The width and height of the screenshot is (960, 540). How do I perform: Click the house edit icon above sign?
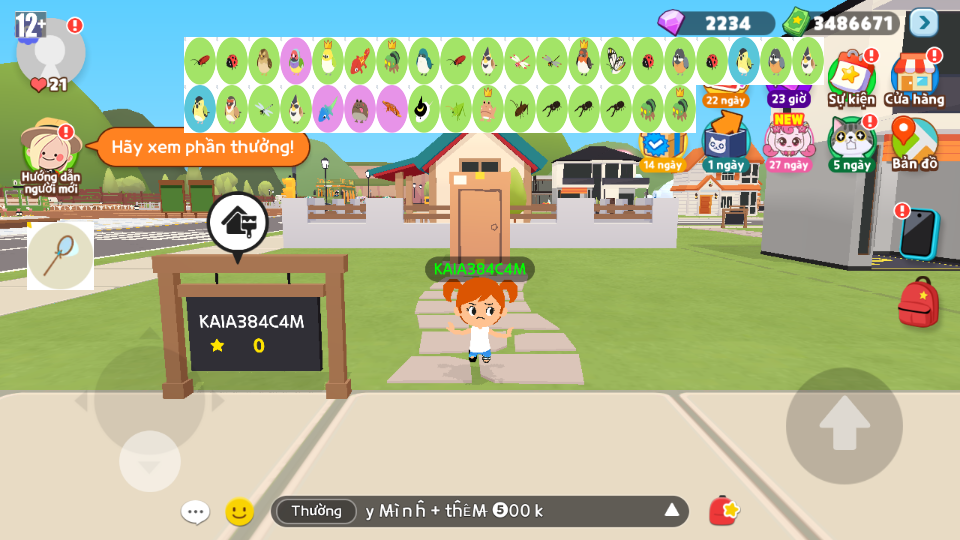point(237,222)
